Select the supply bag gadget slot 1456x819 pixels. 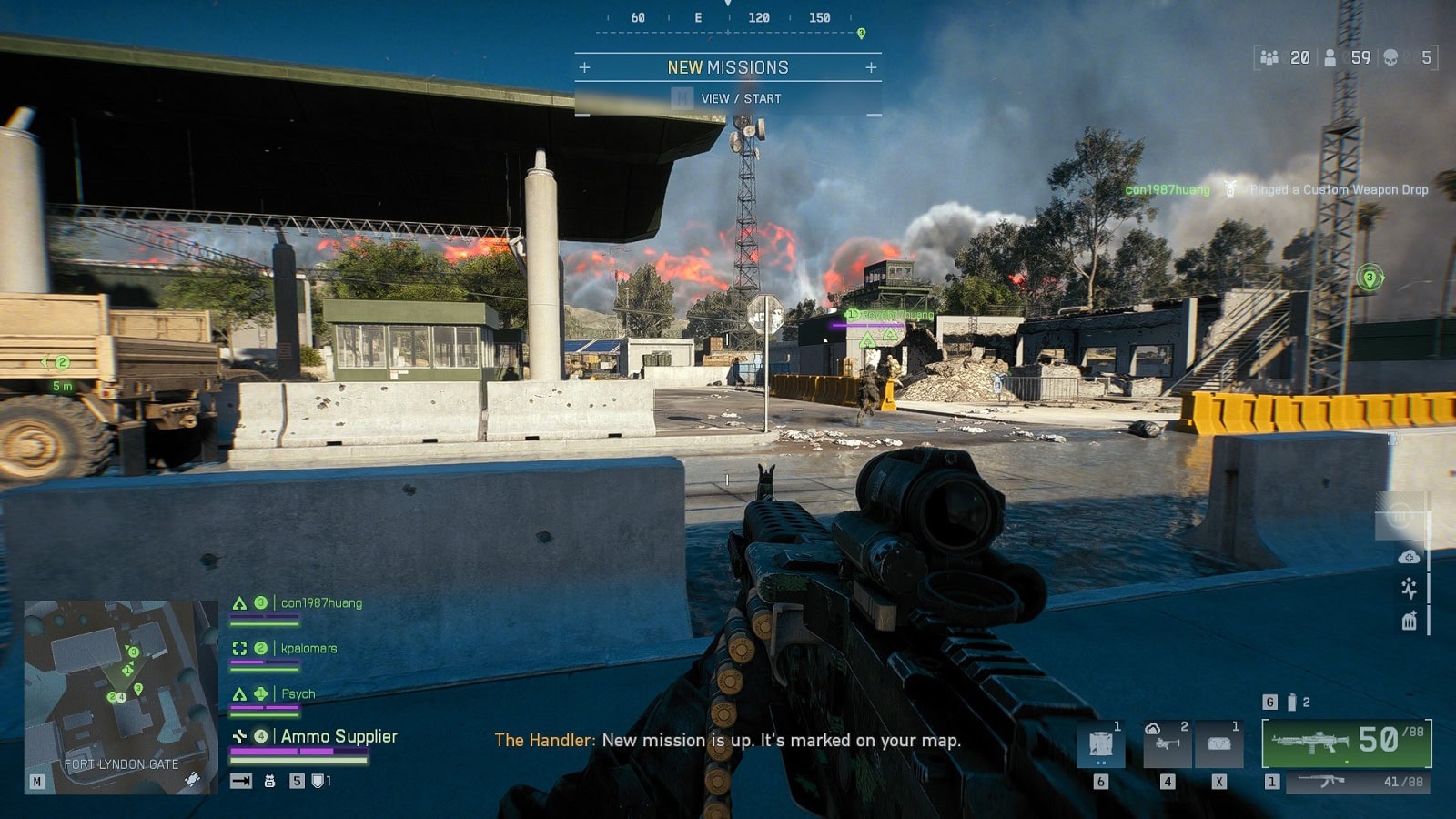[x=1218, y=744]
